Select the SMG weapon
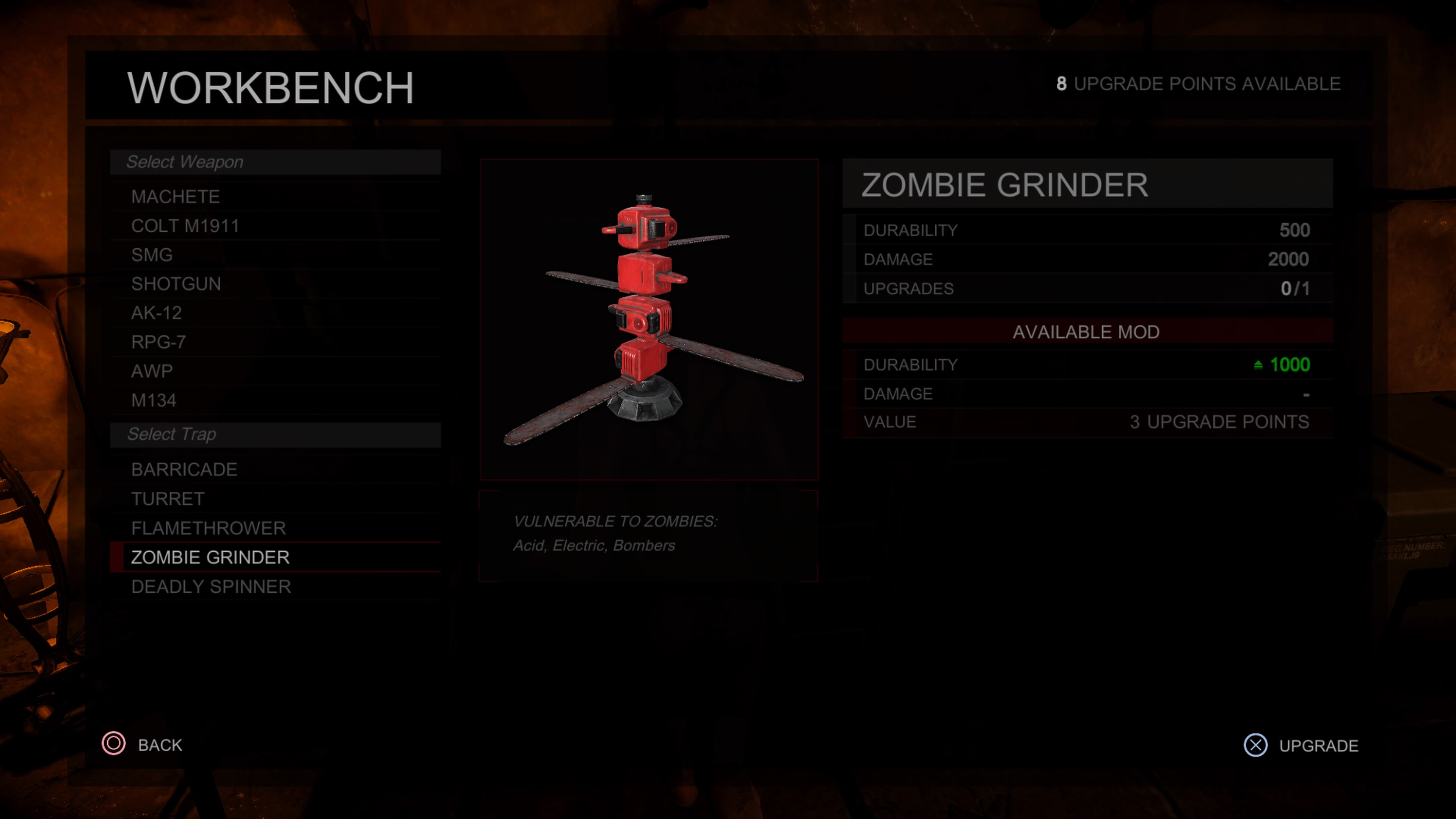The height and width of the screenshot is (819, 1456). (x=152, y=255)
